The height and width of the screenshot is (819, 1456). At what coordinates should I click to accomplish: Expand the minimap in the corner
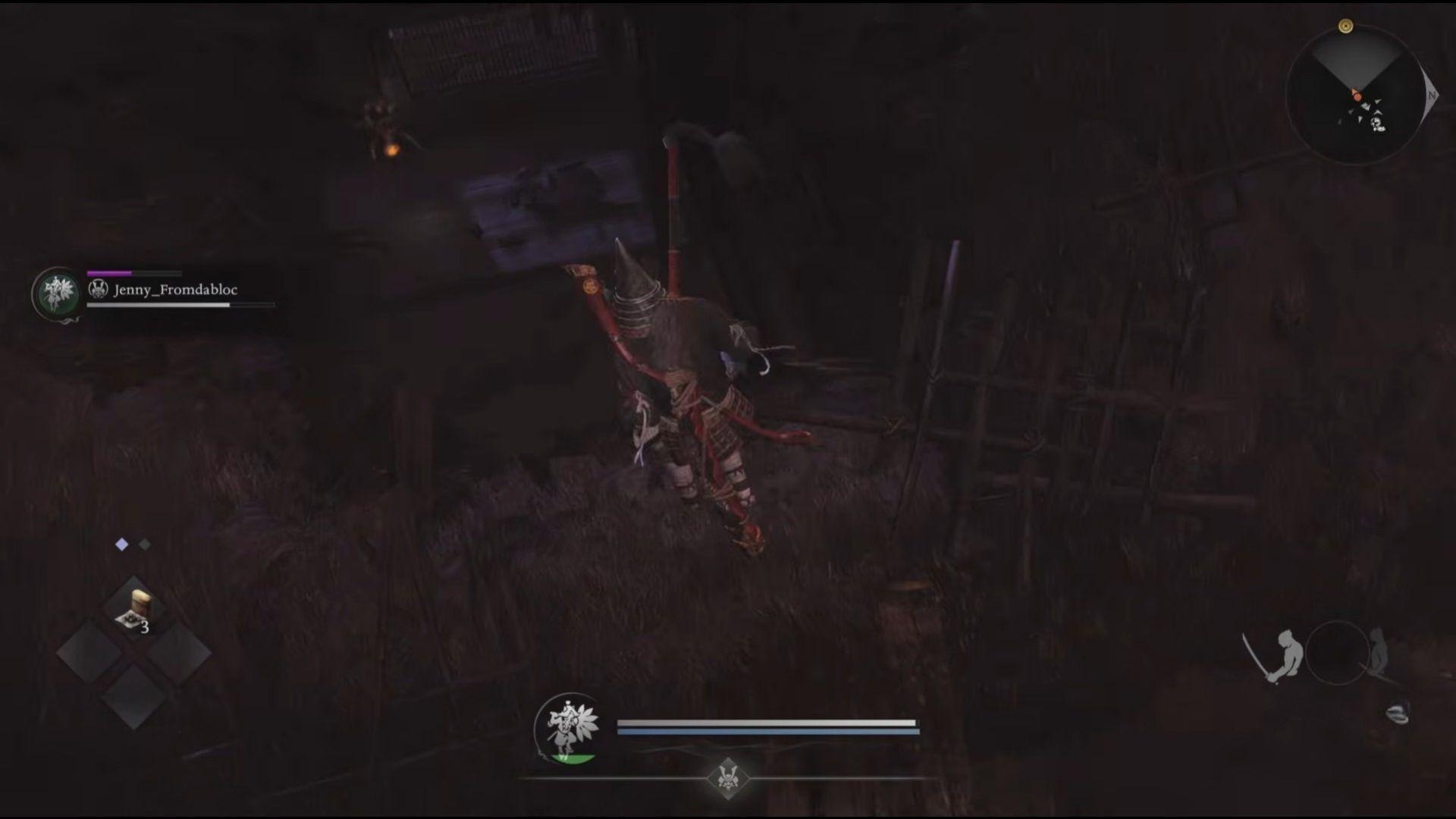pyautogui.click(x=1357, y=95)
